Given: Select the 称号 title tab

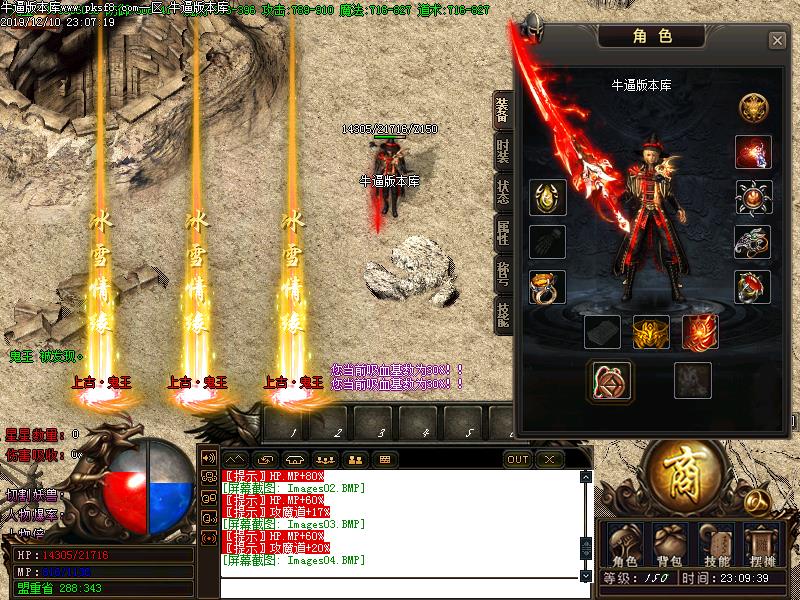Looking at the screenshot, I should (502, 274).
